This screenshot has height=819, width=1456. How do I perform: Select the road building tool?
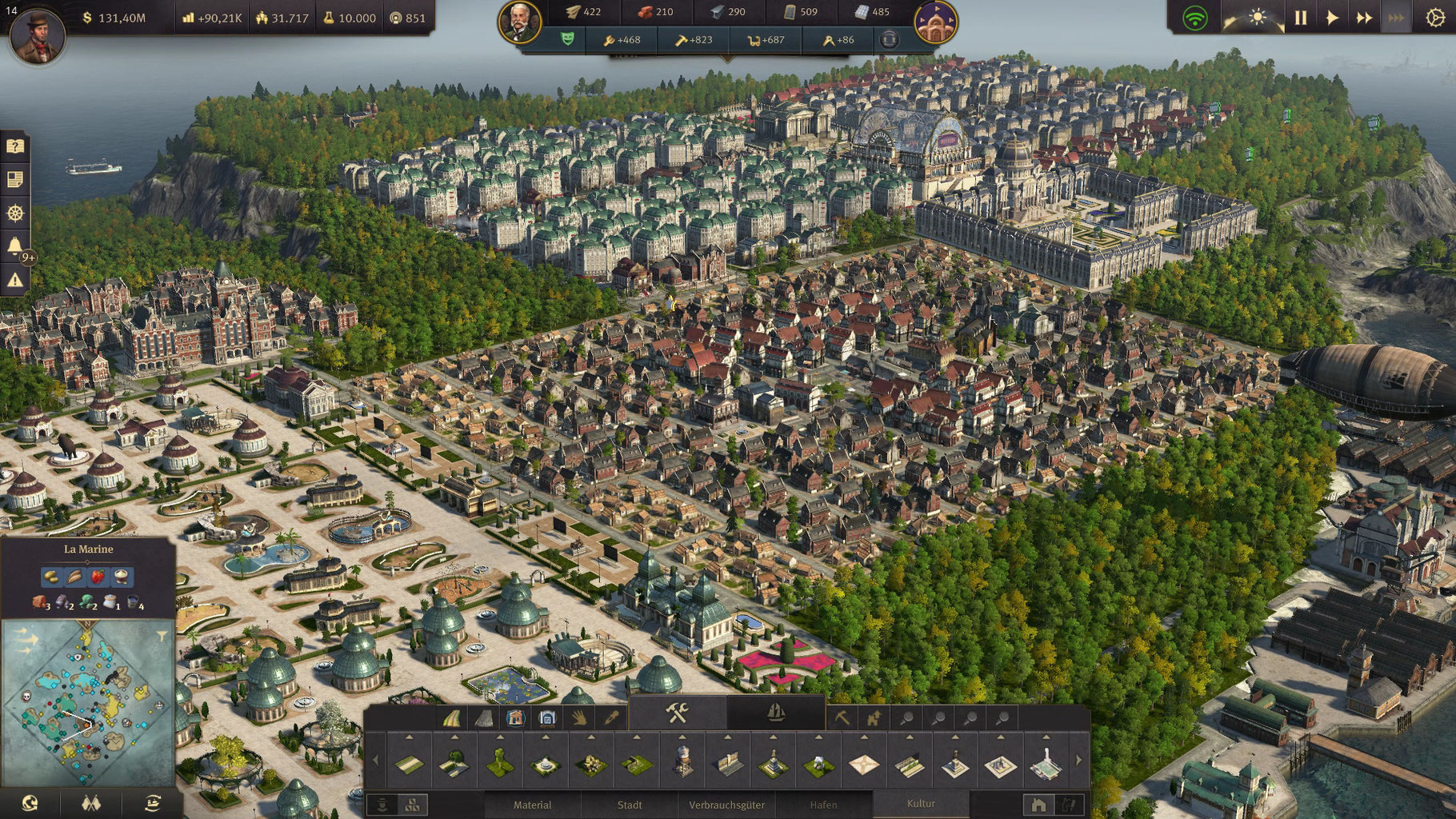(x=452, y=718)
